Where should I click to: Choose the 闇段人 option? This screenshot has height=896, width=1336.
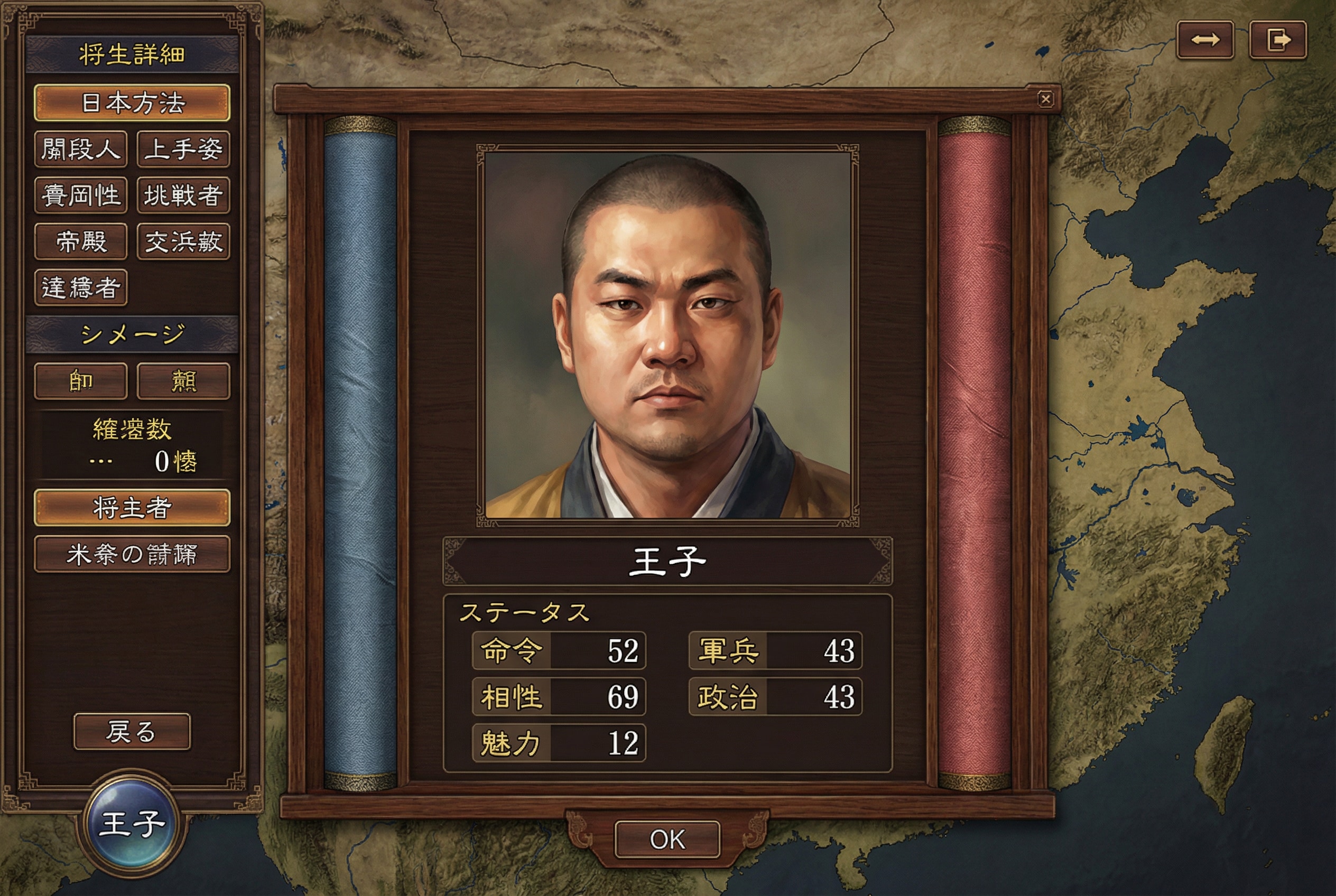[81, 149]
